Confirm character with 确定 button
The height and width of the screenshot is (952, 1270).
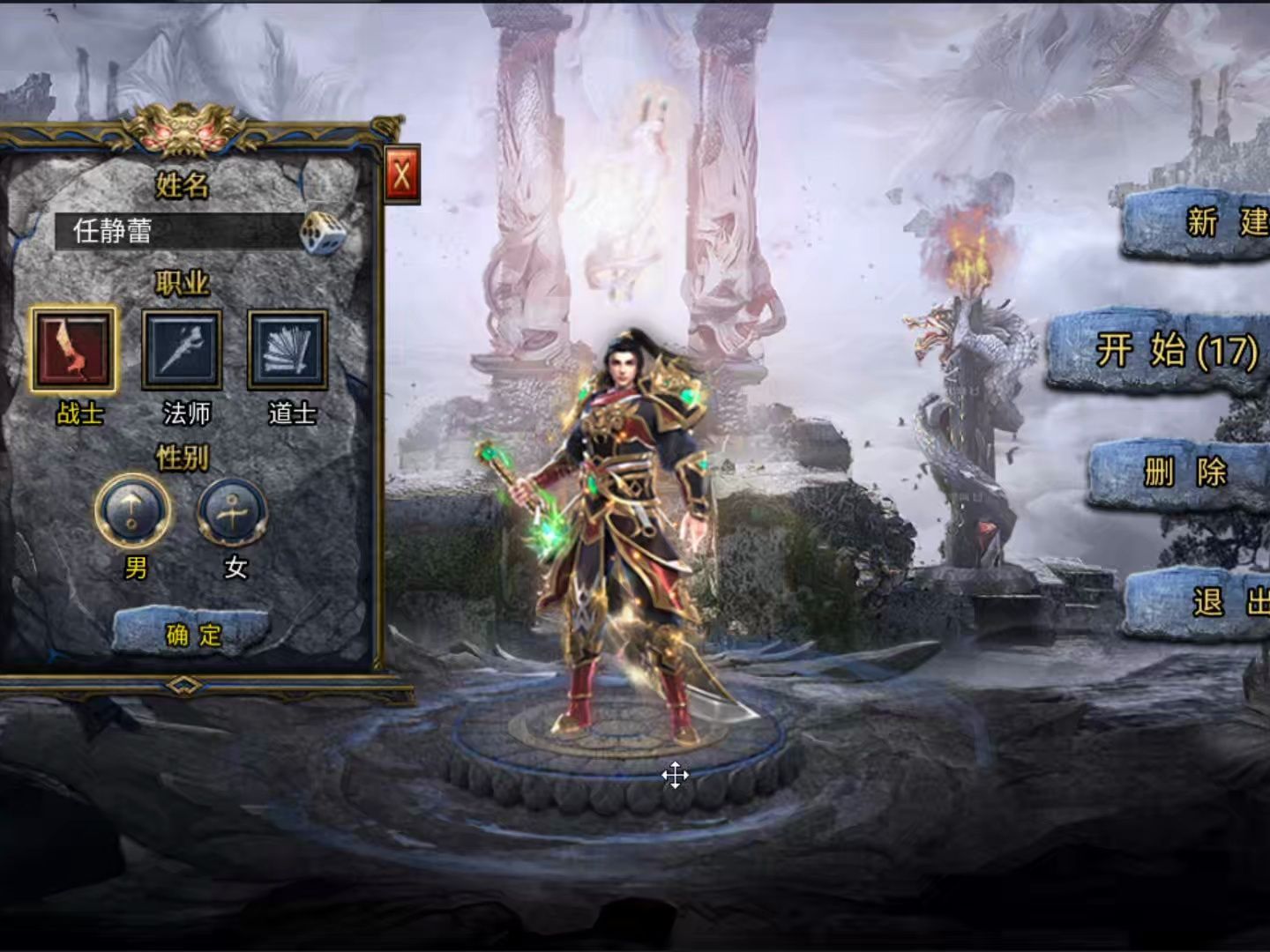(193, 633)
